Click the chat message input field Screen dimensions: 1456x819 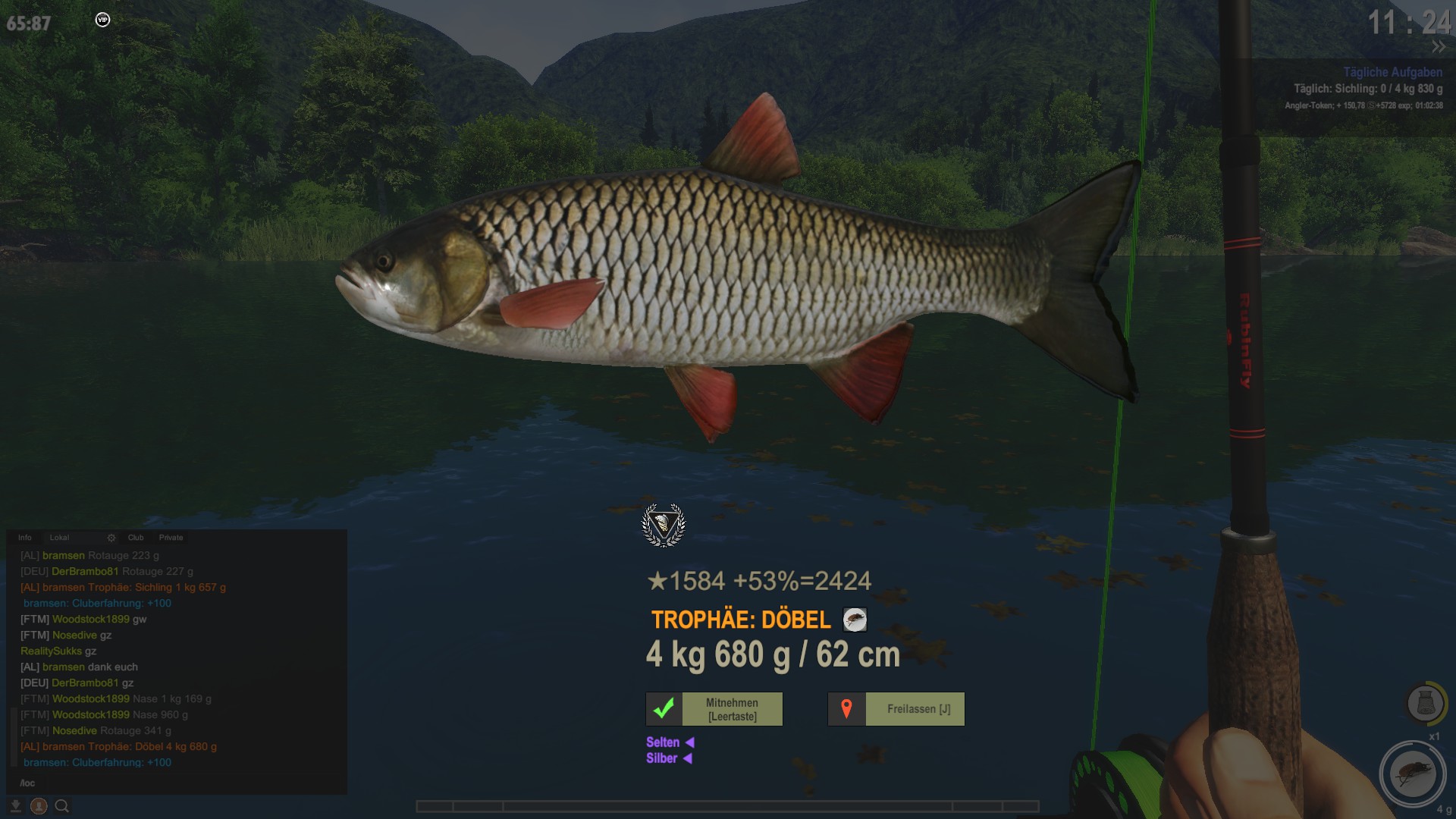coord(174,783)
